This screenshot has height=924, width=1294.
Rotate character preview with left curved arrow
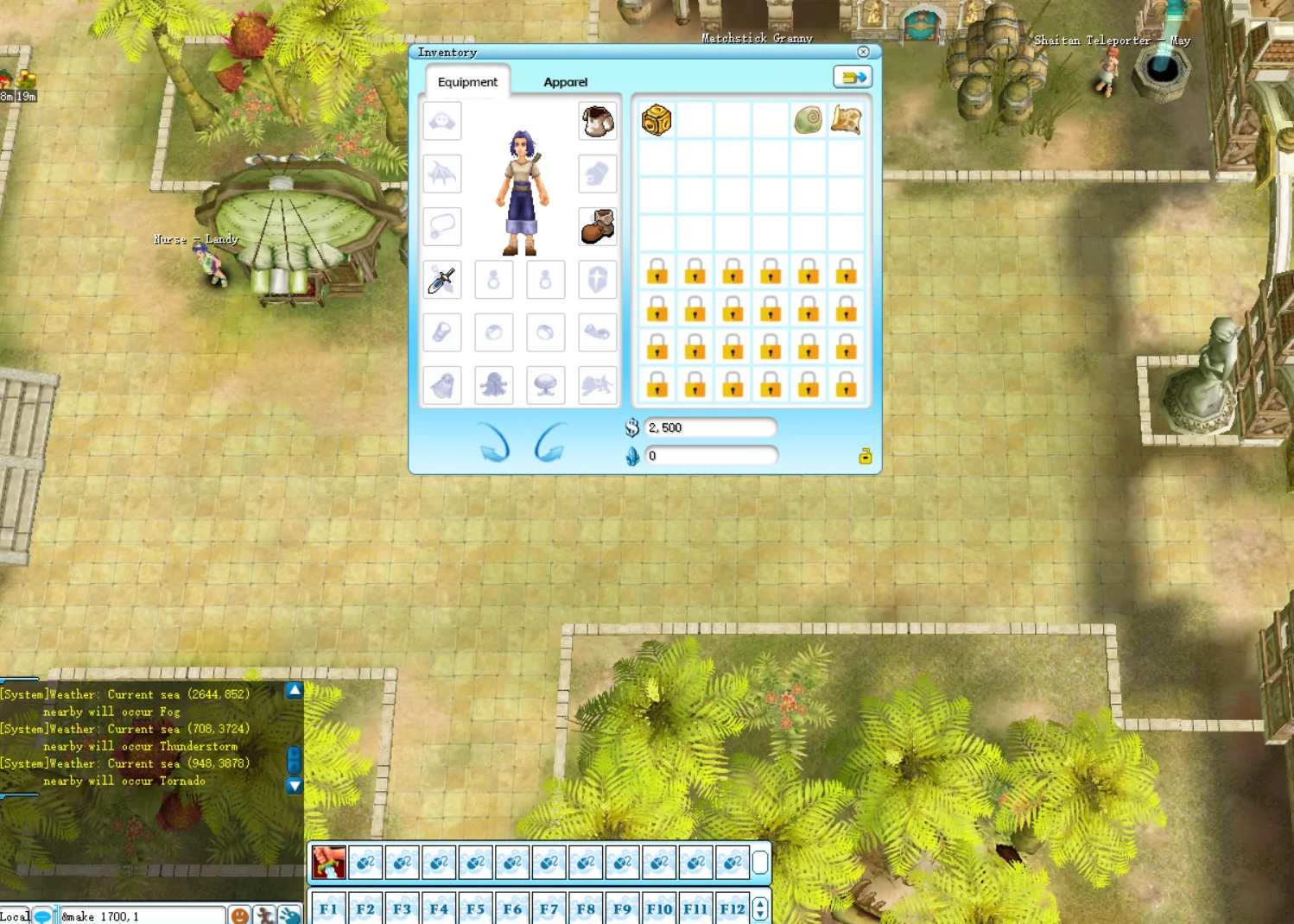pos(495,442)
